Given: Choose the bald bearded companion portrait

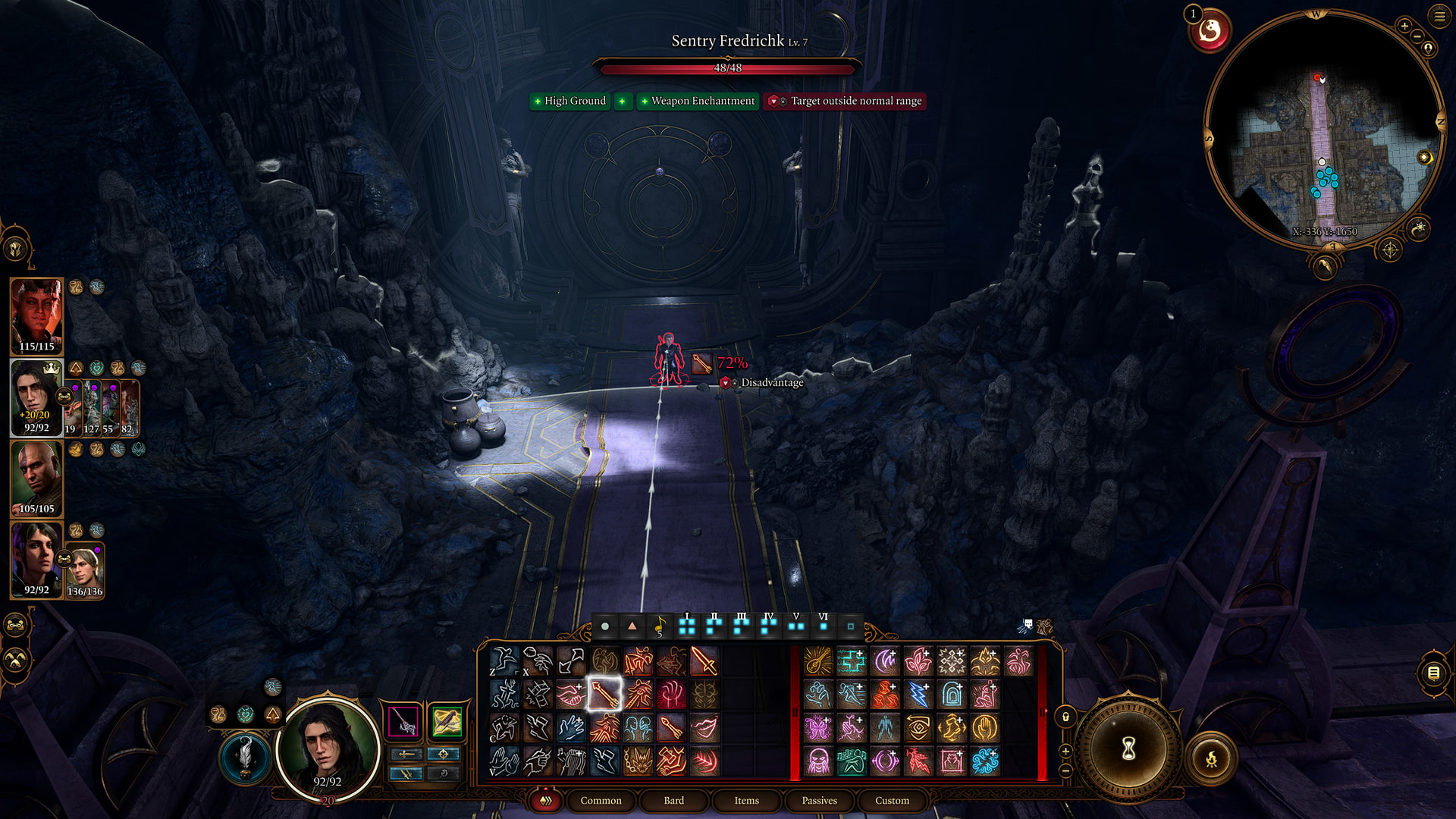Looking at the screenshot, I should click(36, 478).
